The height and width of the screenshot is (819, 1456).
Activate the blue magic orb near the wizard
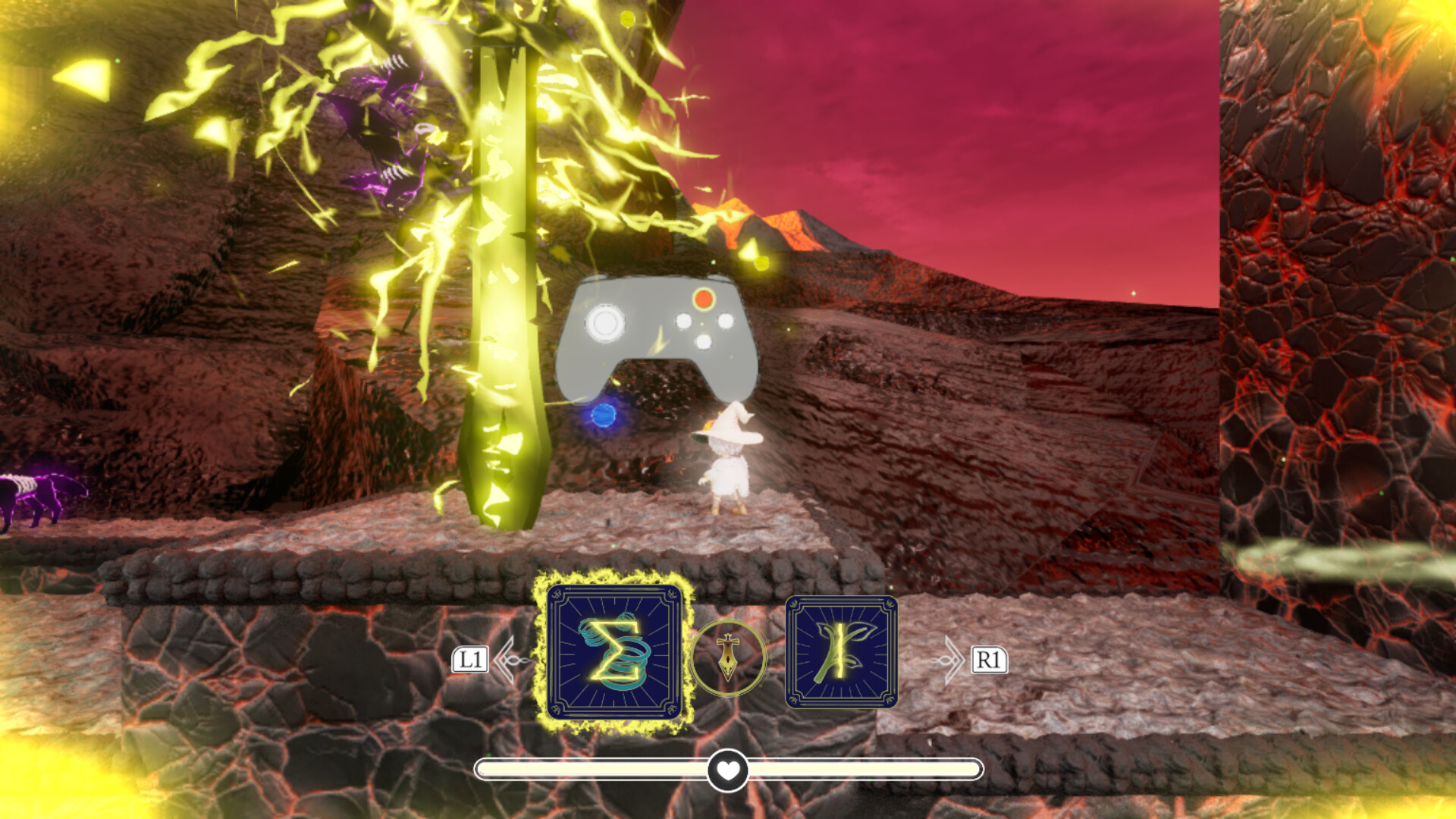coord(604,414)
